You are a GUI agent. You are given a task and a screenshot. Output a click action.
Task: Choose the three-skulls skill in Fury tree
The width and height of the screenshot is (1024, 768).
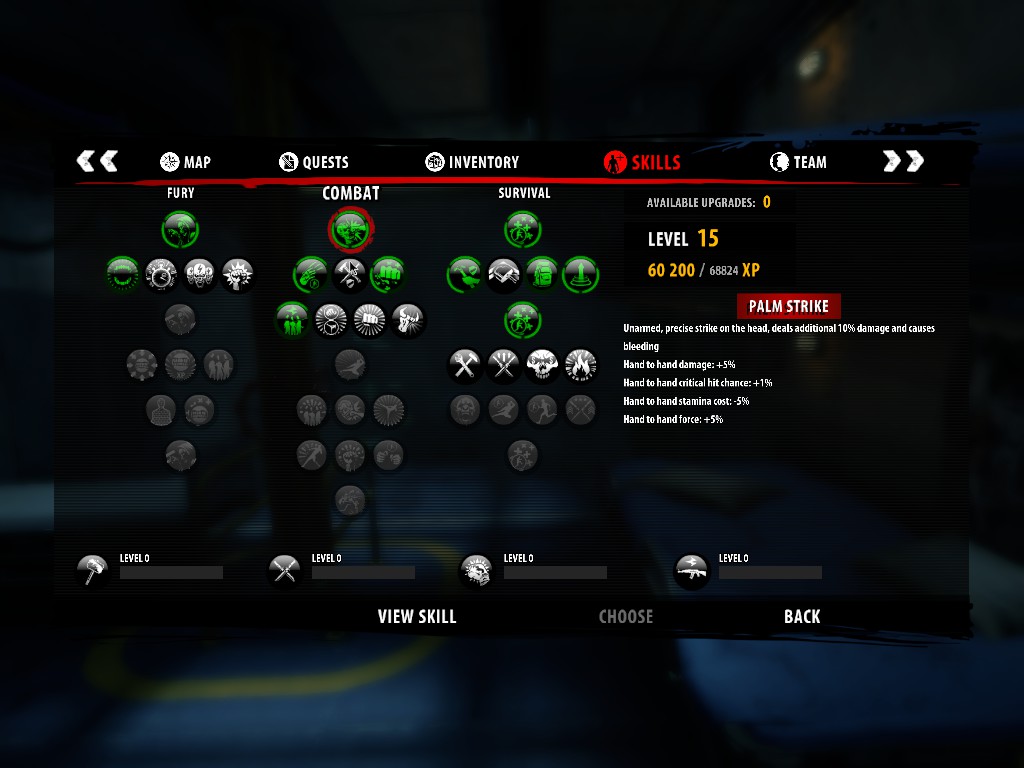coord(199,273)
